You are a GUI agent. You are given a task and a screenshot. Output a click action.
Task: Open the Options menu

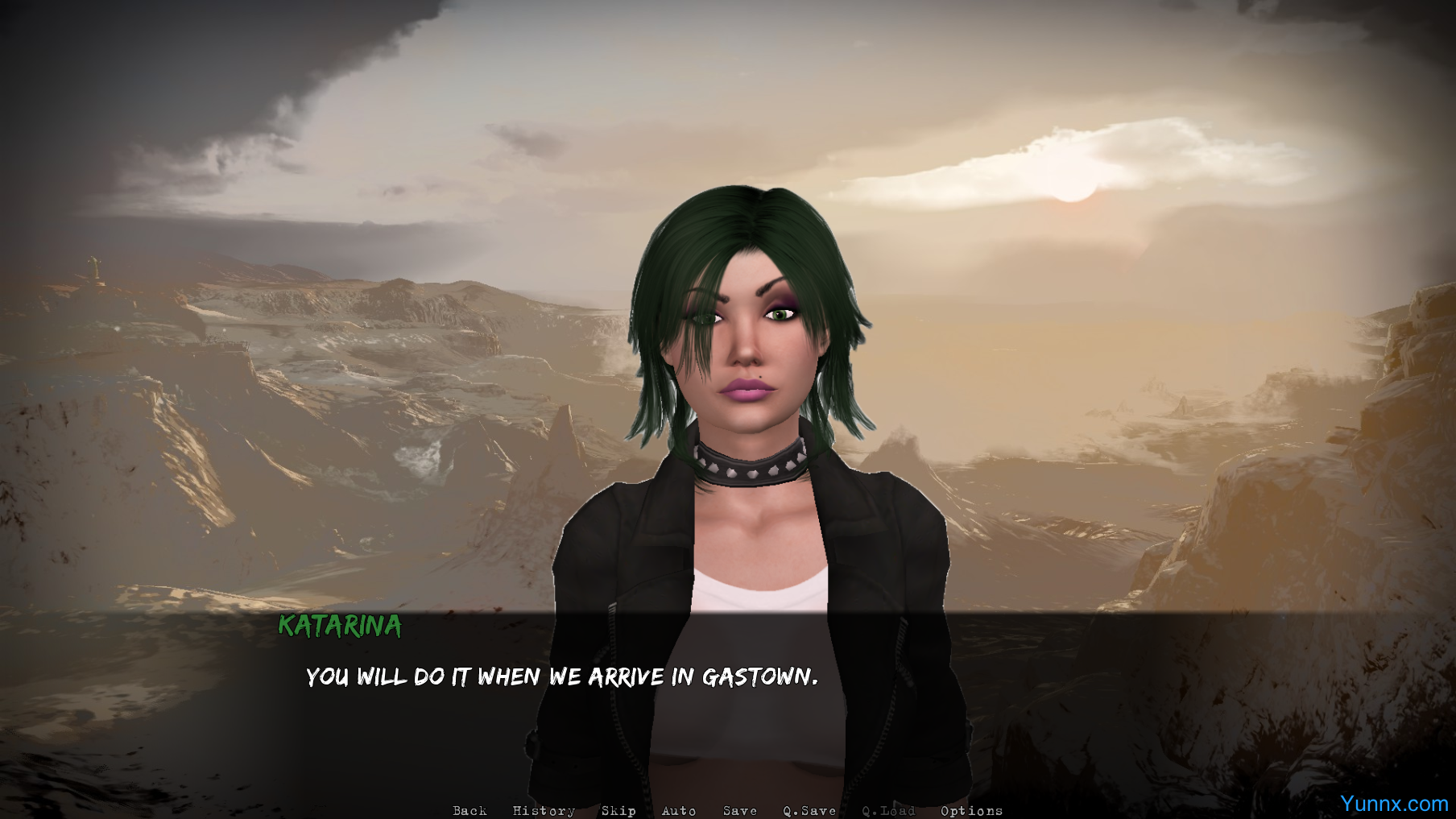(971, 810)
